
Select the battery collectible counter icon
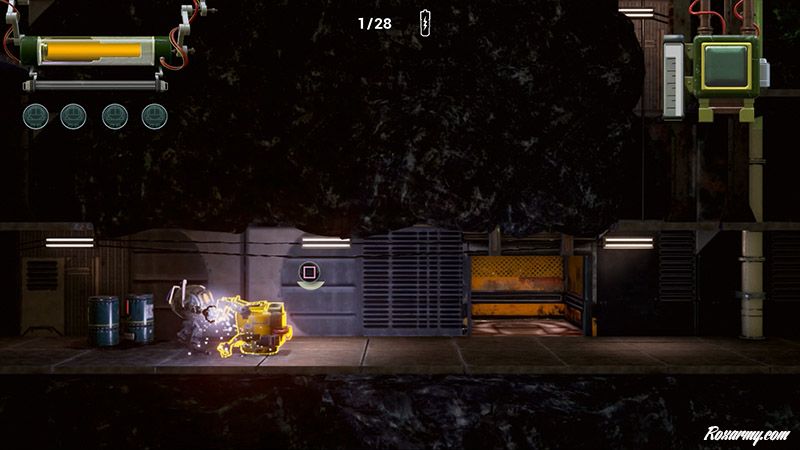(424, 22)
